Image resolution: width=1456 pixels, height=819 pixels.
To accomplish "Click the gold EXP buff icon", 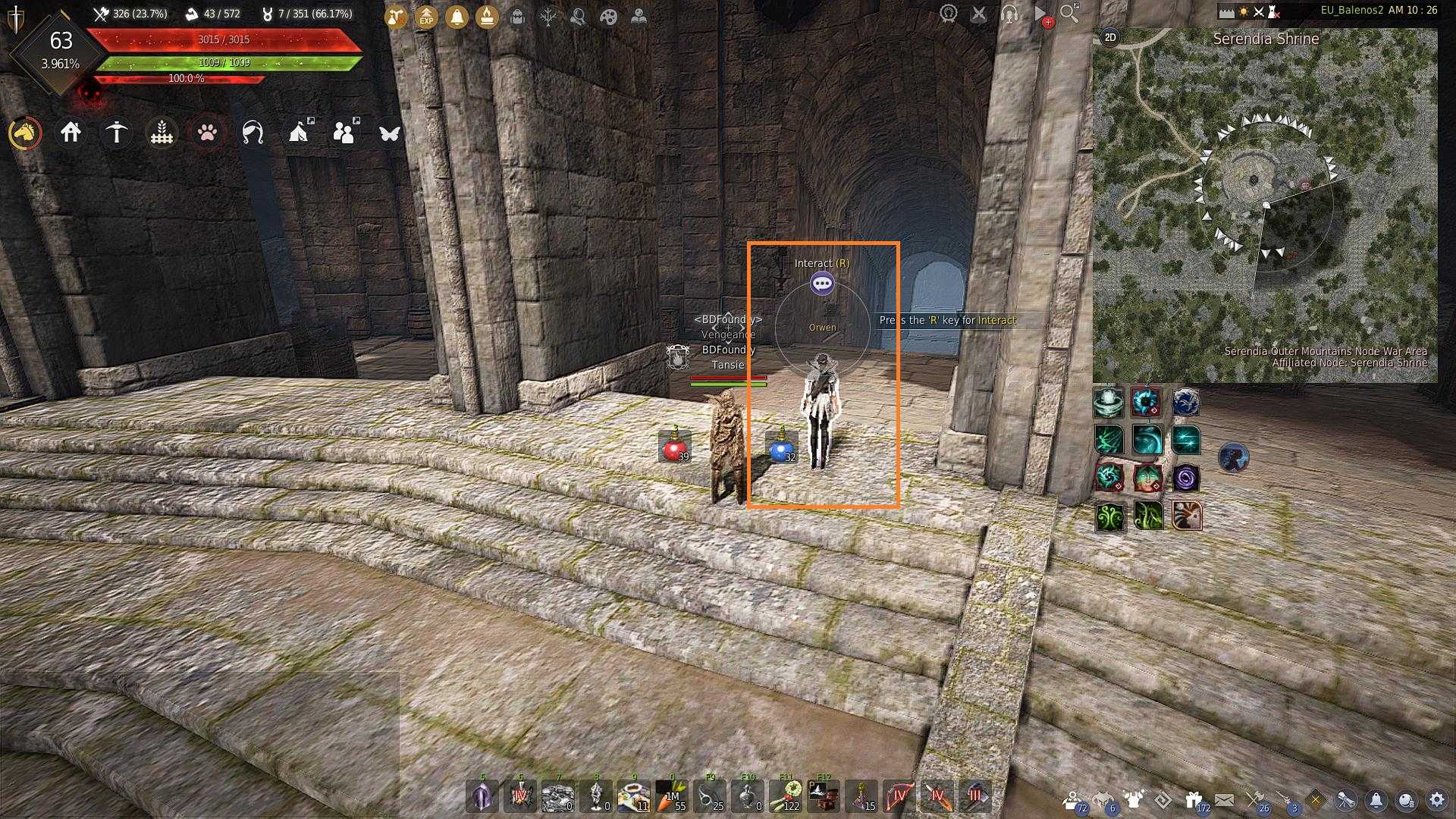I will pos(426,16).
